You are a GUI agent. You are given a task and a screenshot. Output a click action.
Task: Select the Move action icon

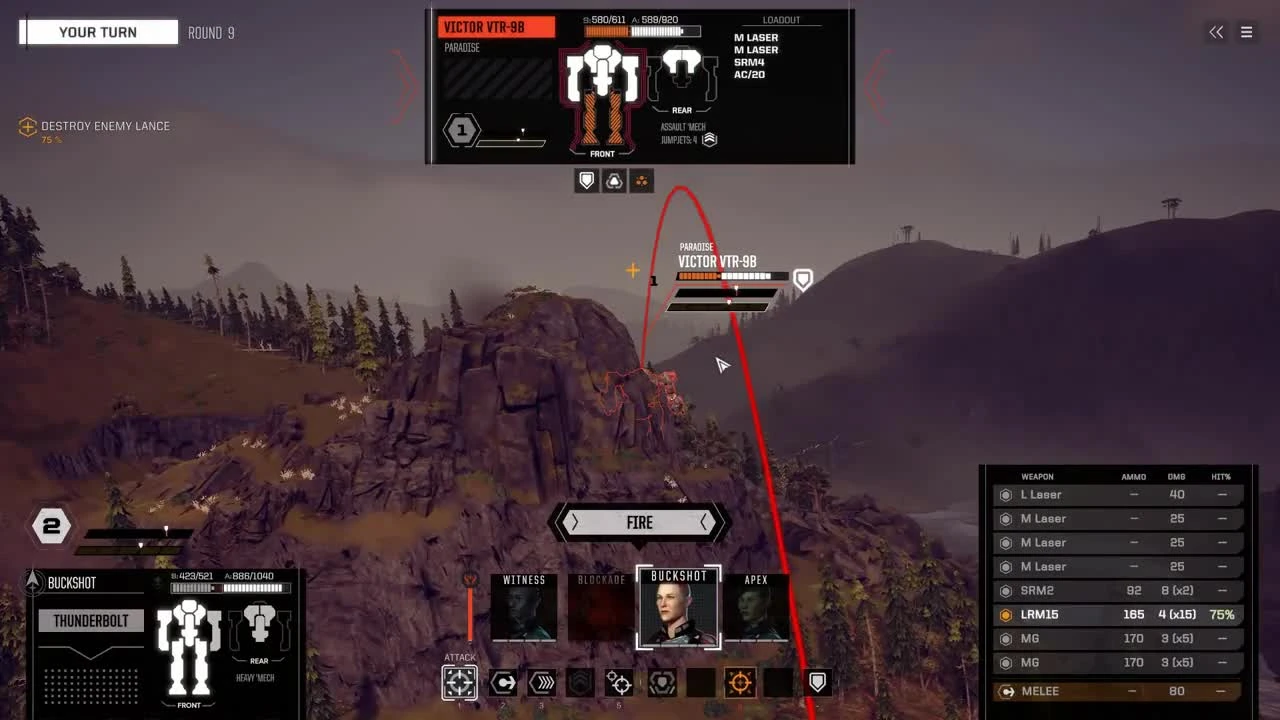pos(503,683)
